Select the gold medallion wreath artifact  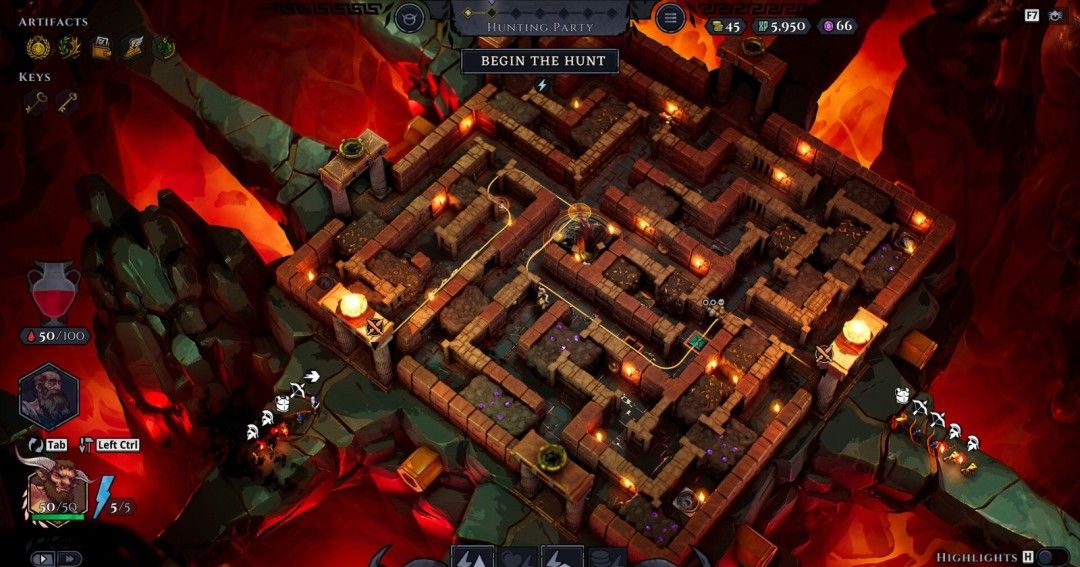(x=38, y=46)
